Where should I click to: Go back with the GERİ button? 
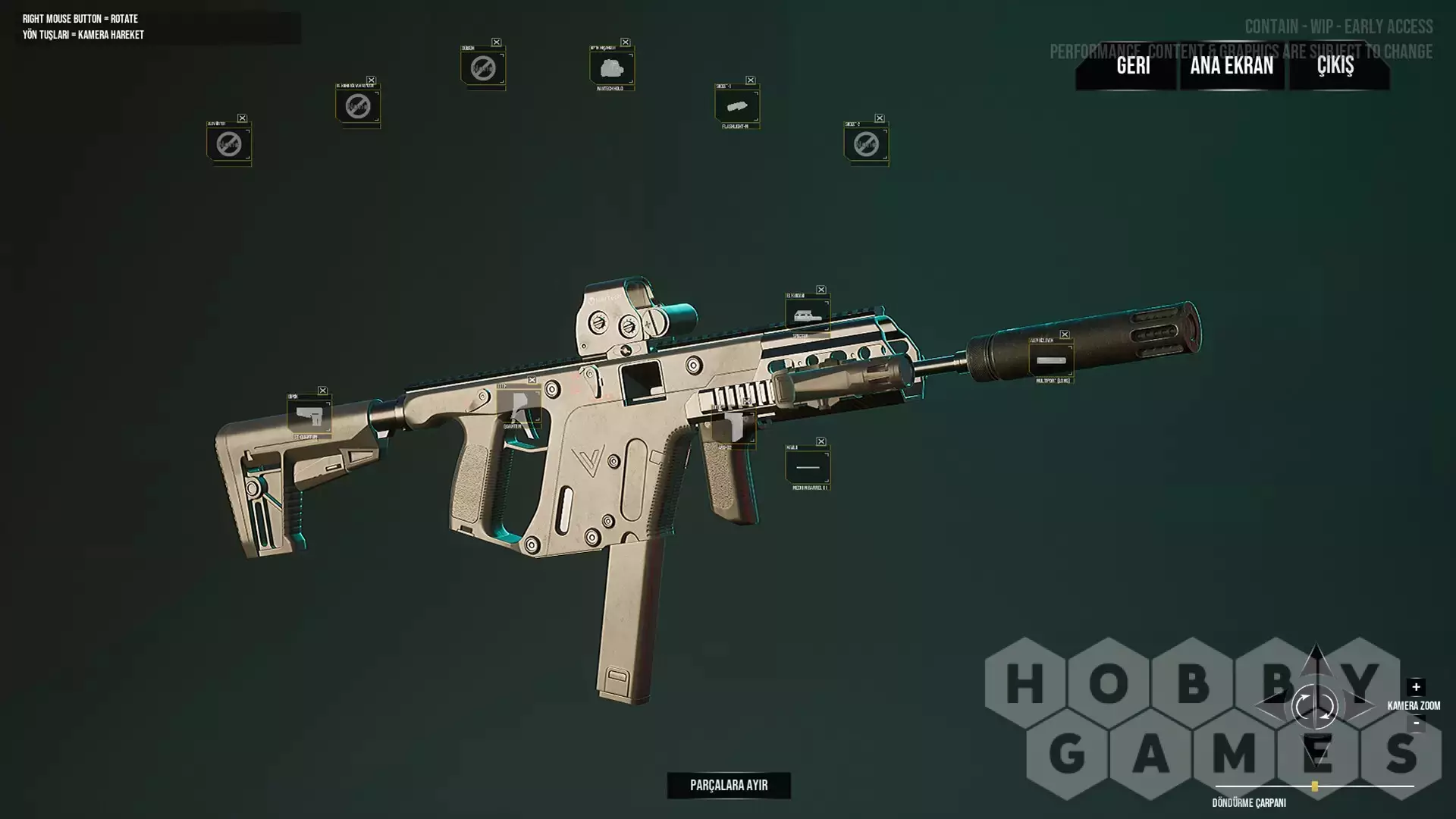click(x=1133, y=66)
